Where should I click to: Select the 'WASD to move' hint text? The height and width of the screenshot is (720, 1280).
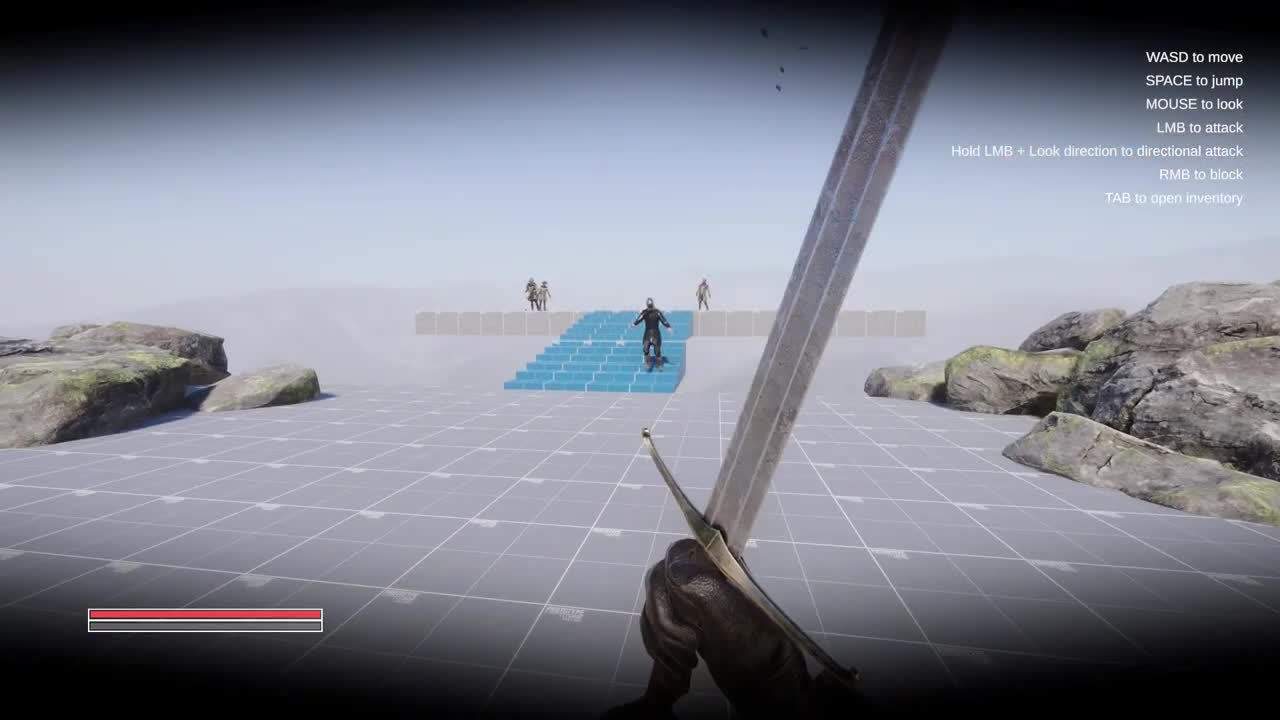(x=1192, y=57)
